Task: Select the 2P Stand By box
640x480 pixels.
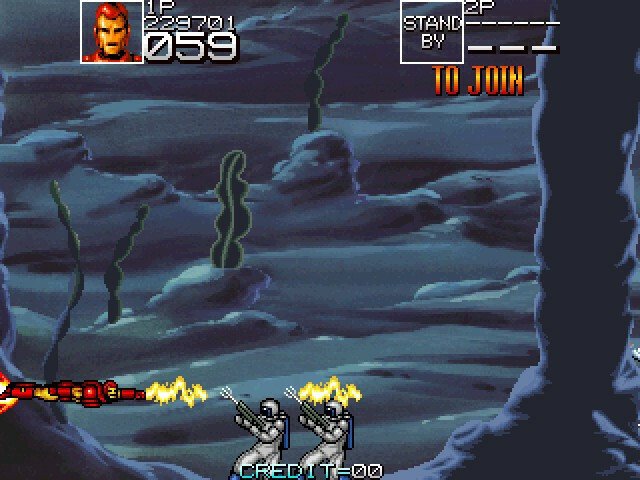Action: click(432, 32)
